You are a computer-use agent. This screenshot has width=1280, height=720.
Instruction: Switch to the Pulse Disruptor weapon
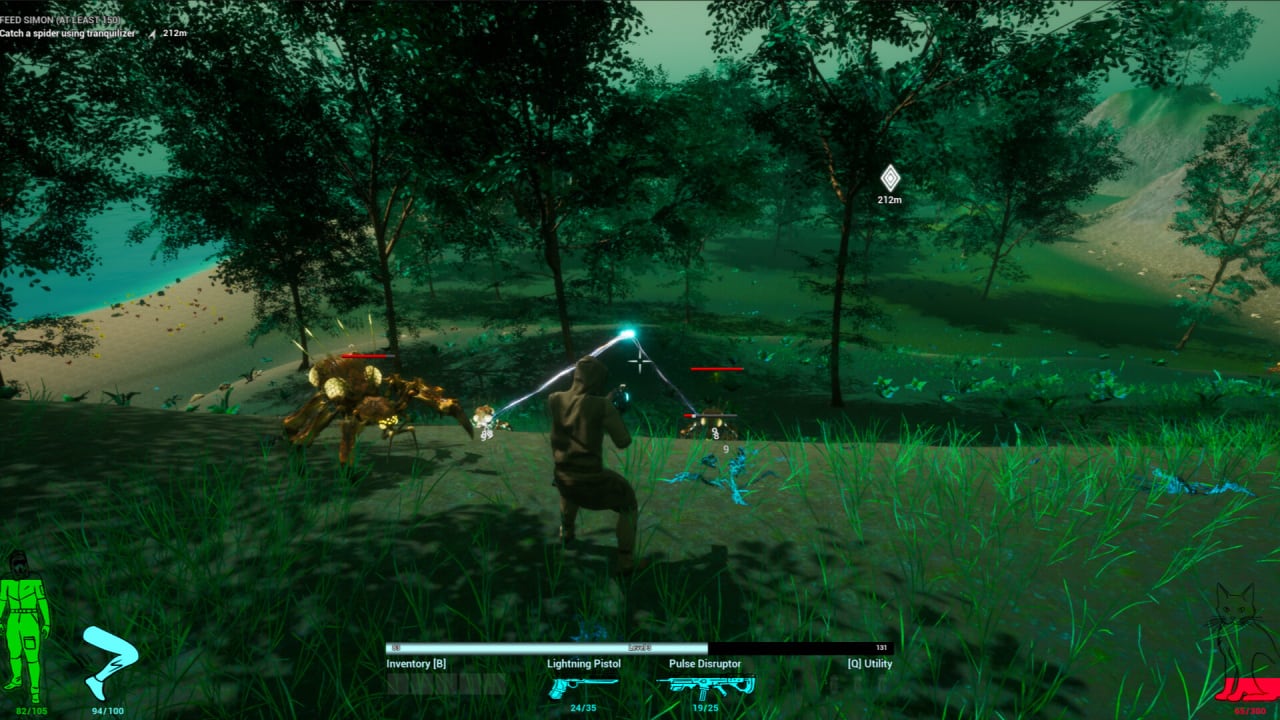click(706, 686)
